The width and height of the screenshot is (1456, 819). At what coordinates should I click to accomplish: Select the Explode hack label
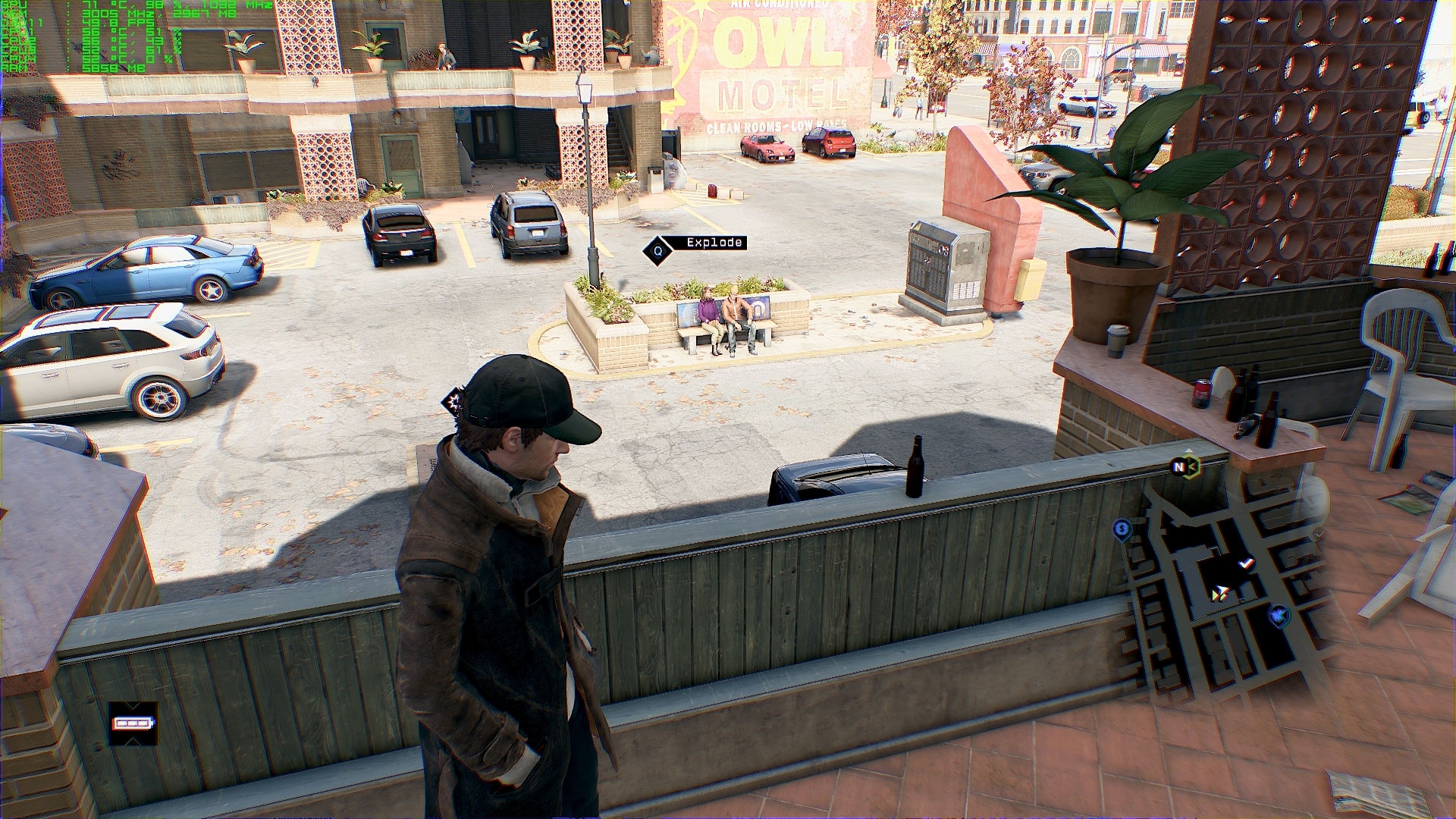(714, 243)
